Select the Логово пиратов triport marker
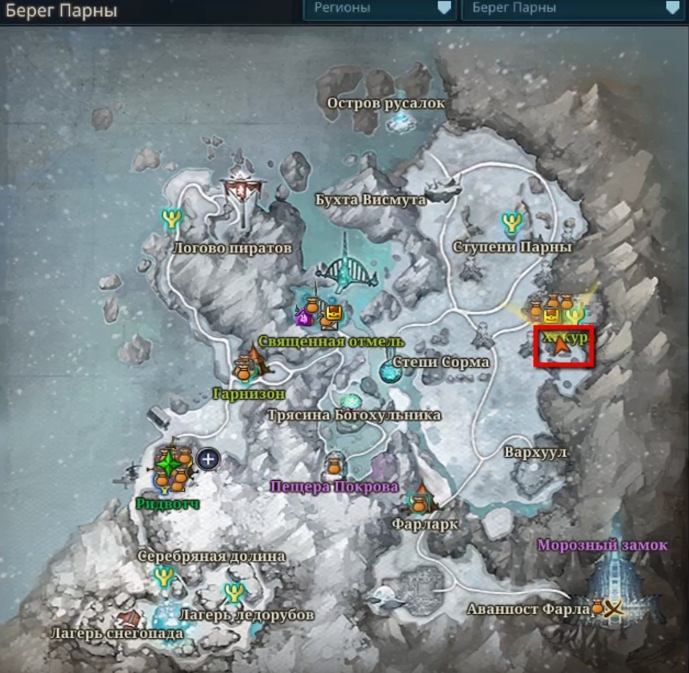The image size is (689, 673). [x=172, y=216]
